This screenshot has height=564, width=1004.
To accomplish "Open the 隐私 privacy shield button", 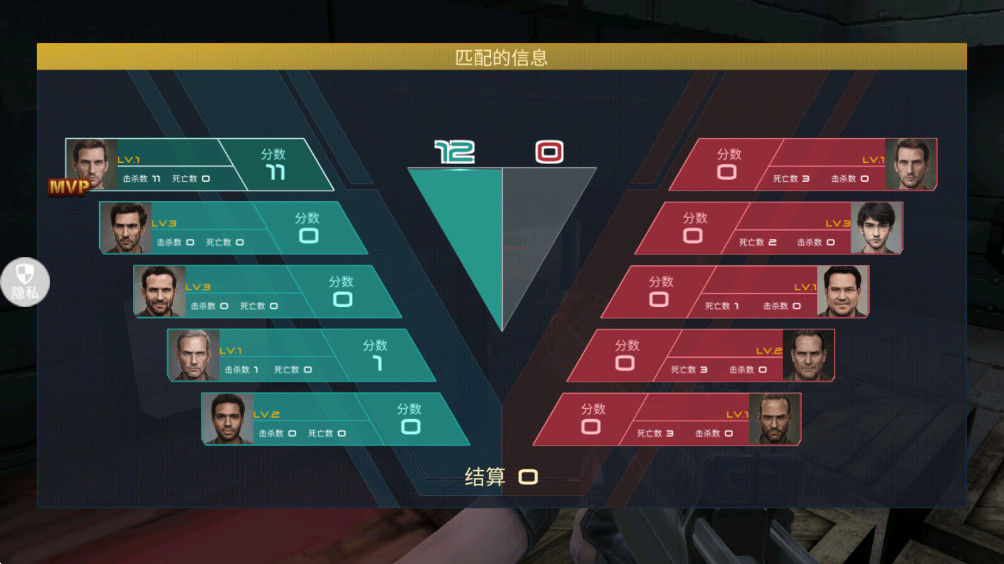I will pyautogui.click(x=25, y=281).
